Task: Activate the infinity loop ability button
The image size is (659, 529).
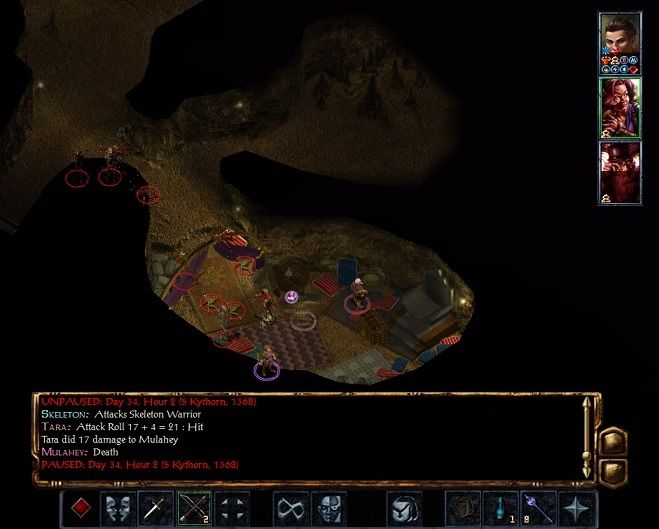Action: tap(291, 507)
